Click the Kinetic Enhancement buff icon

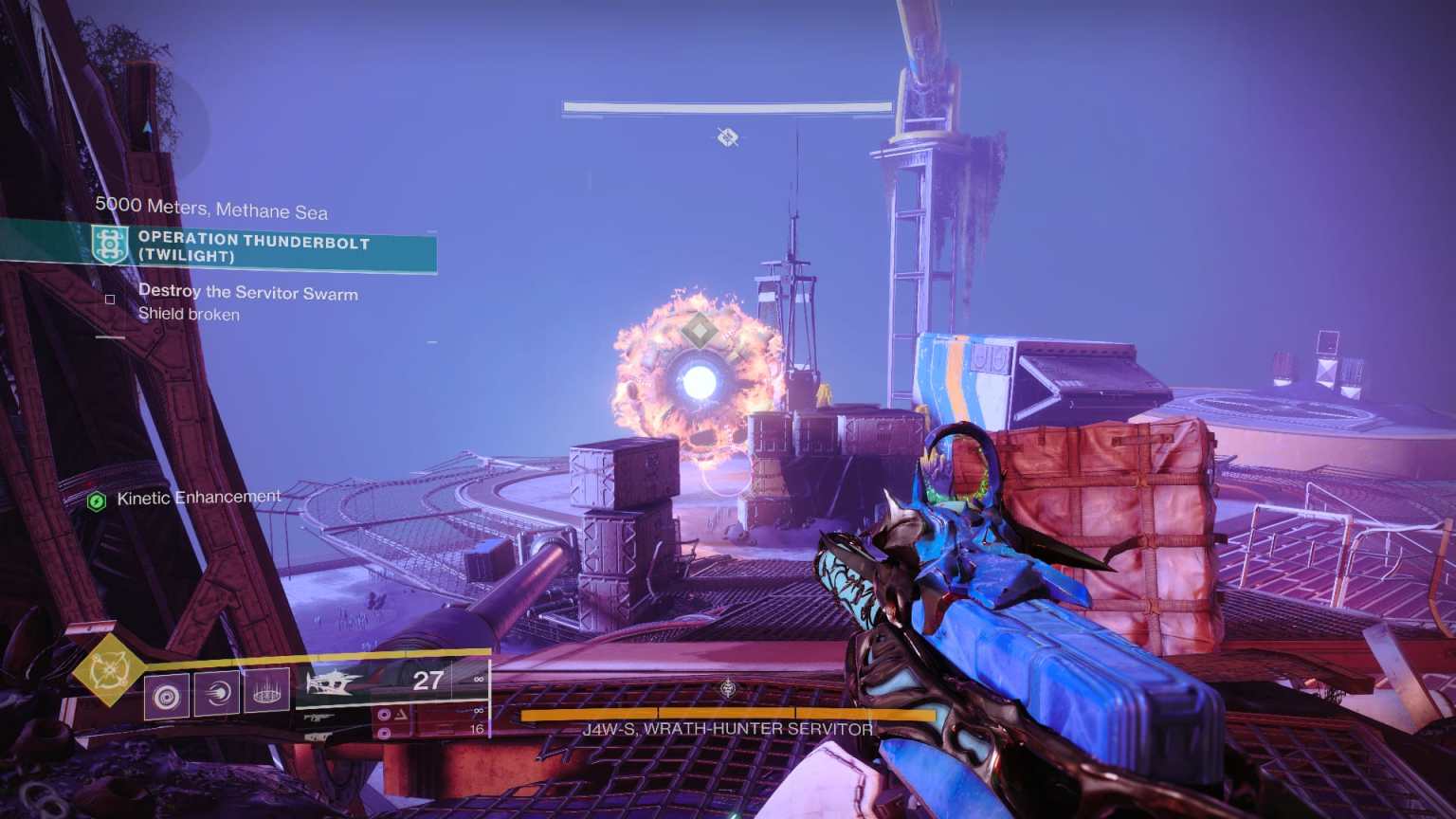click(x=96, y=496)
